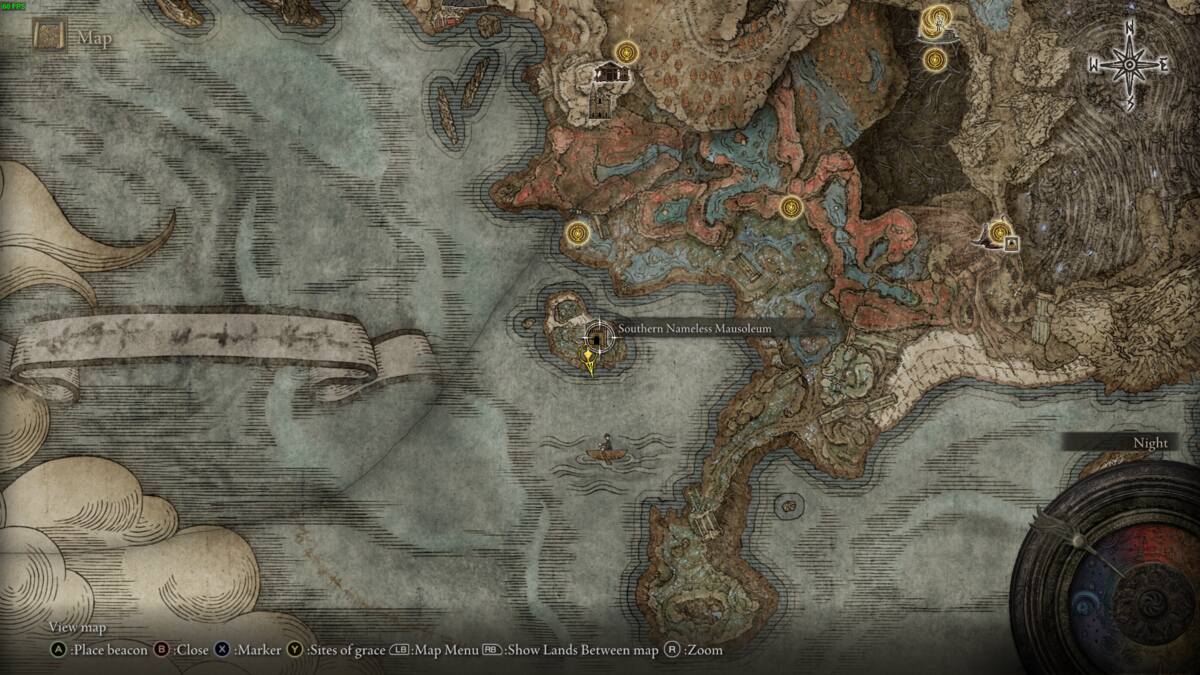
Task: Select the site of grace amid the red terrain
Action: click(x=791, y=207)
